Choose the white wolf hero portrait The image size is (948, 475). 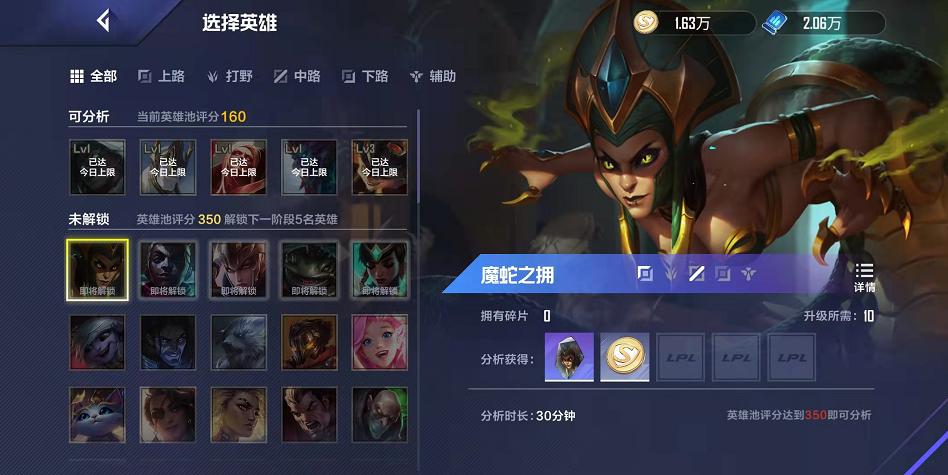click(239, 343)
